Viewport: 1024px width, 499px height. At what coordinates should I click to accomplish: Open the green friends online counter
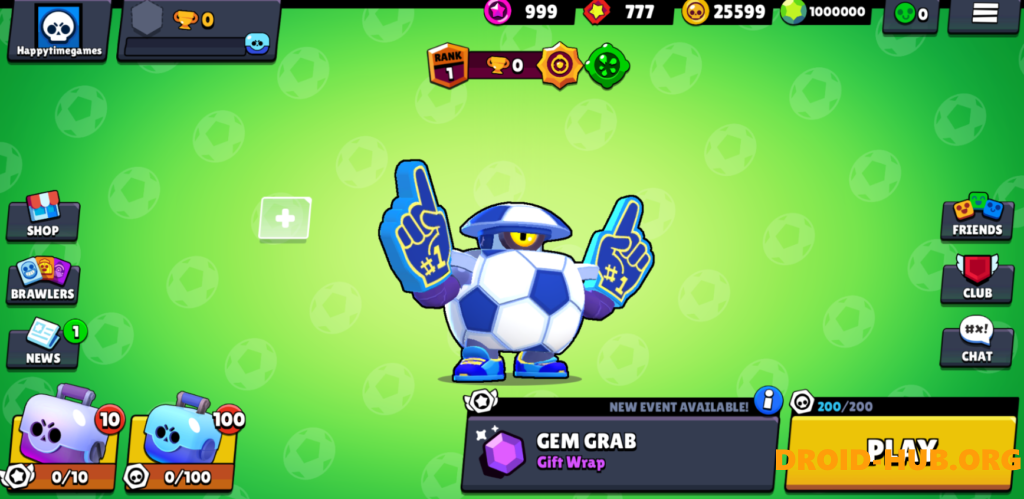pyautogui.click(x=910, y=14)
